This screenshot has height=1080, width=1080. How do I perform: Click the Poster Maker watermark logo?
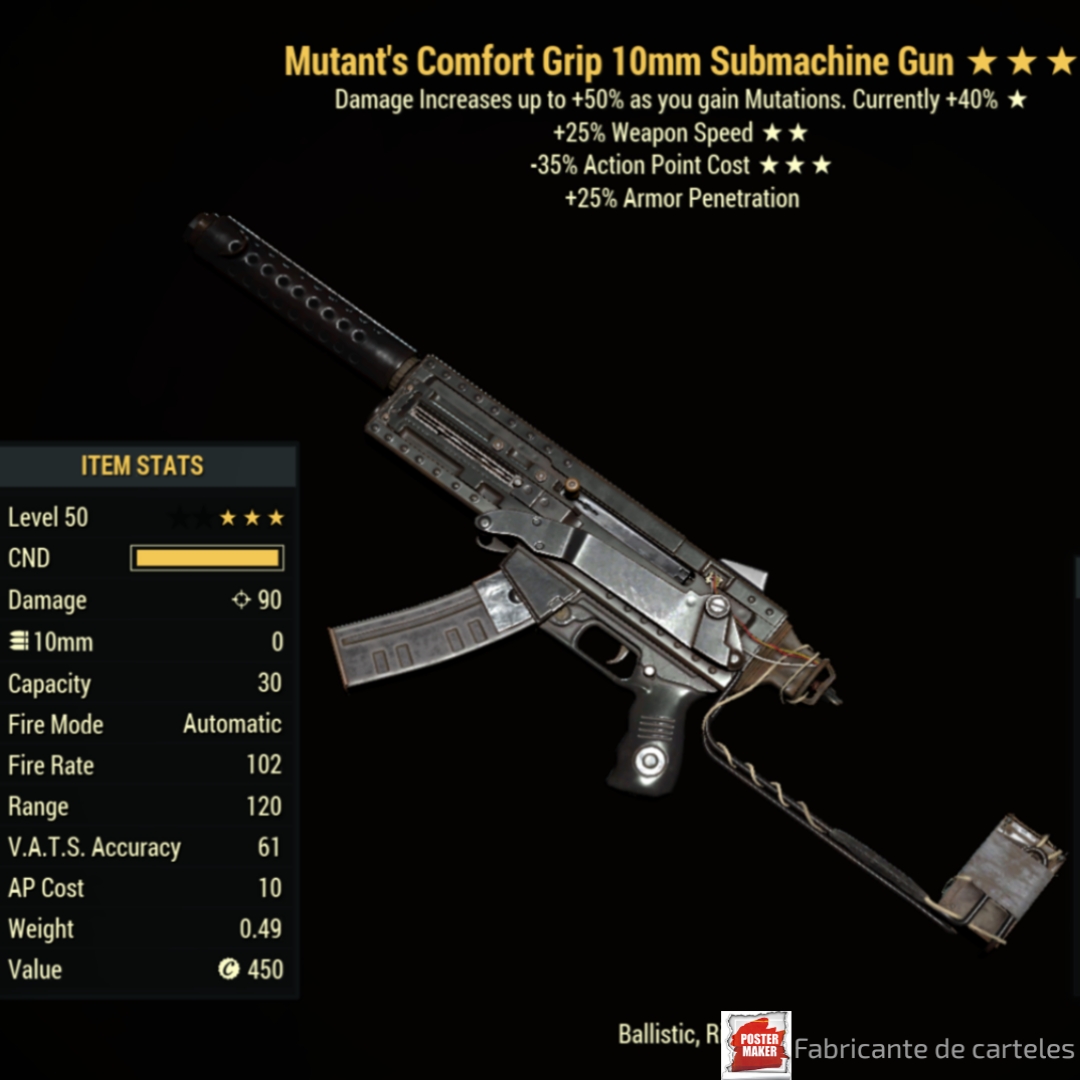tap(756, 1045)
